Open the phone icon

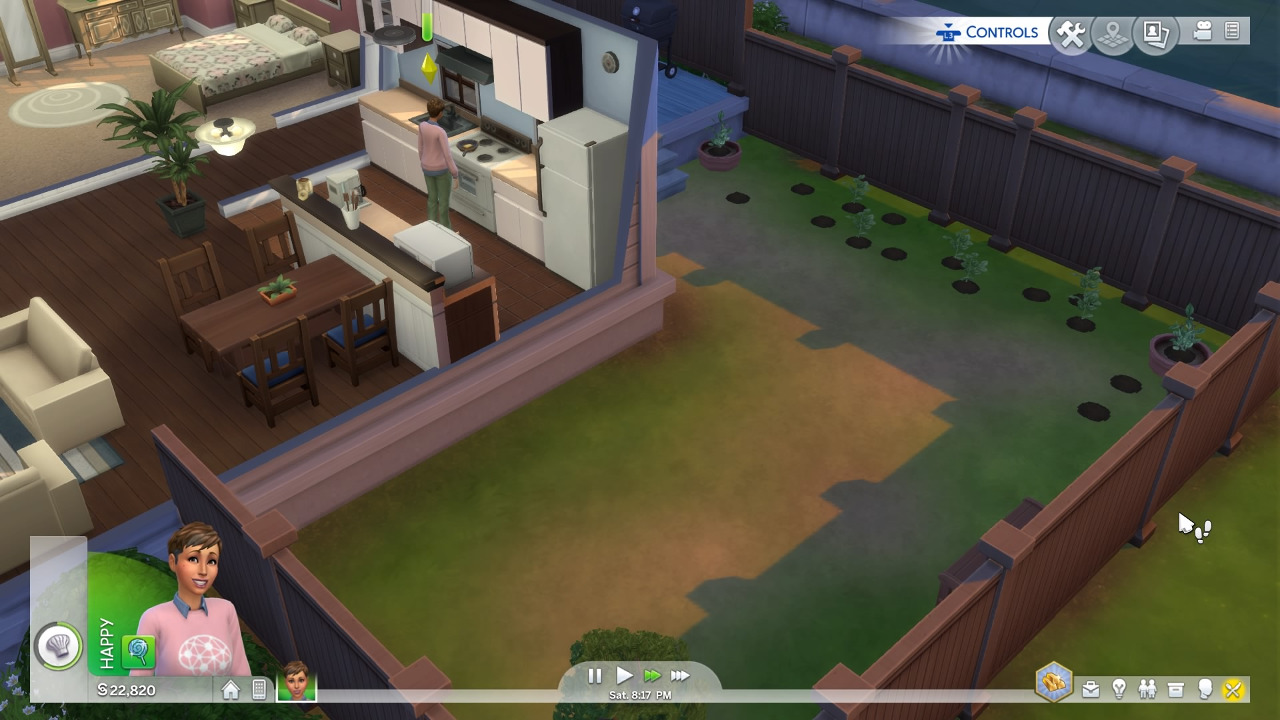[x=259, y=690]
